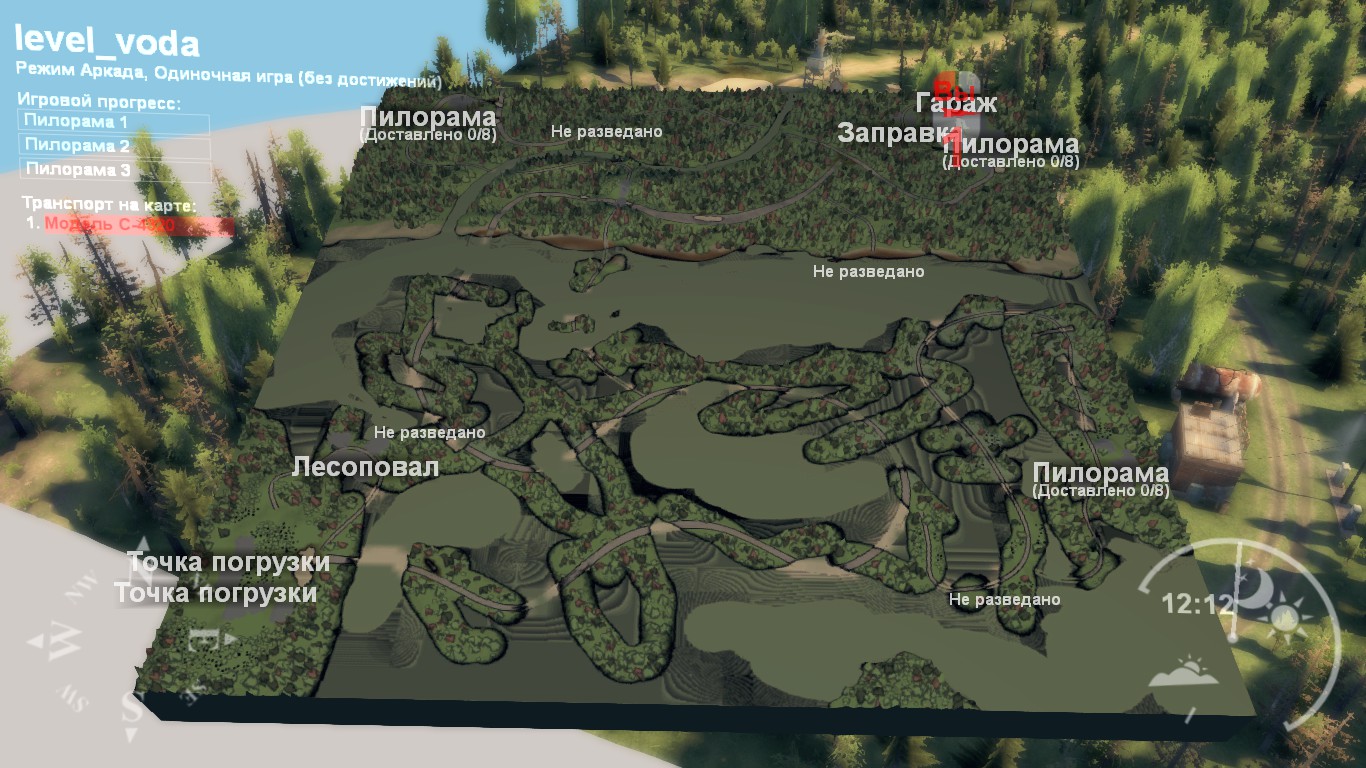The image size is (1366, 768).
Task: Select the Пилорама 1 progress entry
Action: (x=114, y=123)
